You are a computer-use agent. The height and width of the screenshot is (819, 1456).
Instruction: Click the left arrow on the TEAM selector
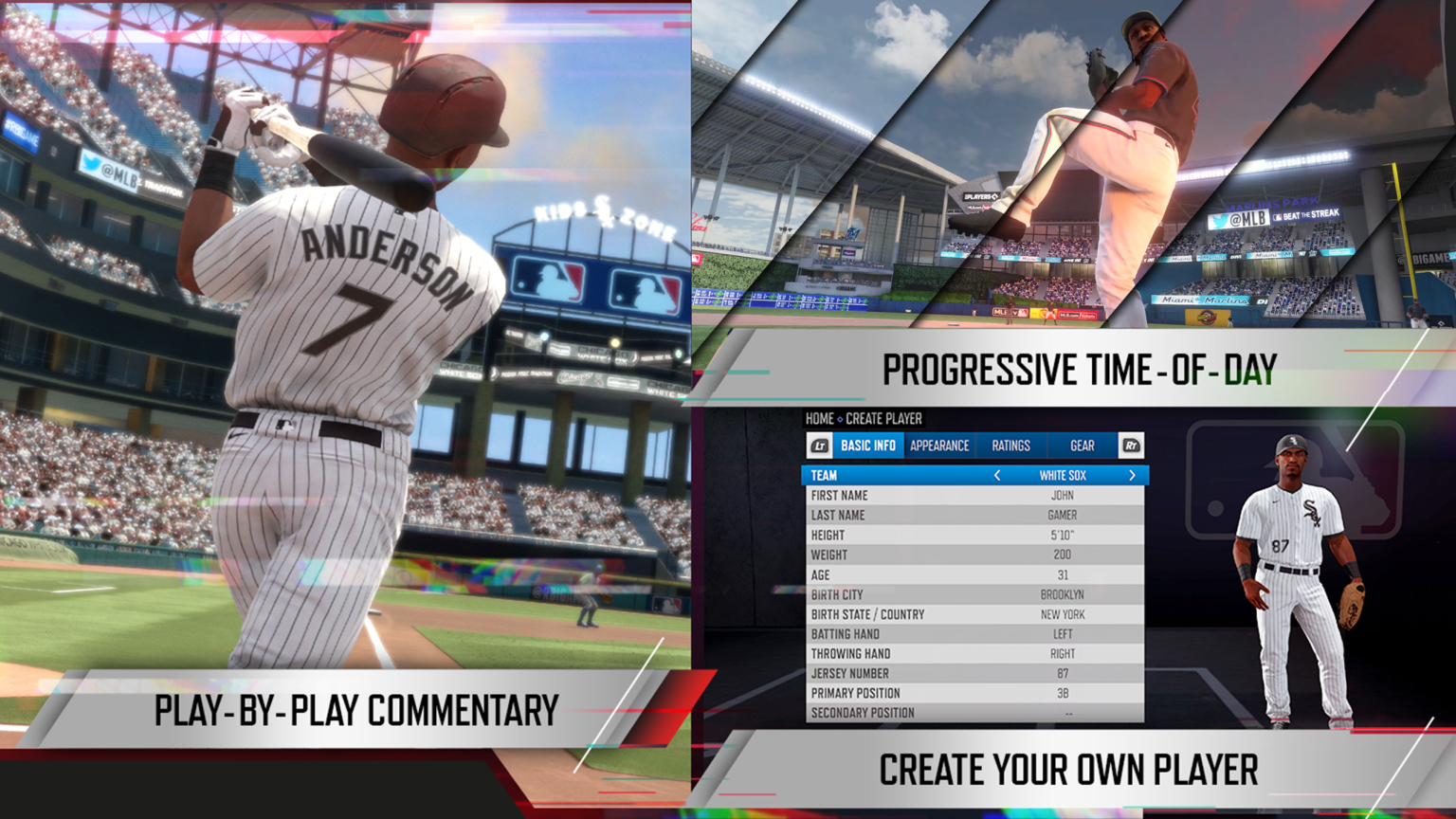pyautogui.click(x=996, y=475)
